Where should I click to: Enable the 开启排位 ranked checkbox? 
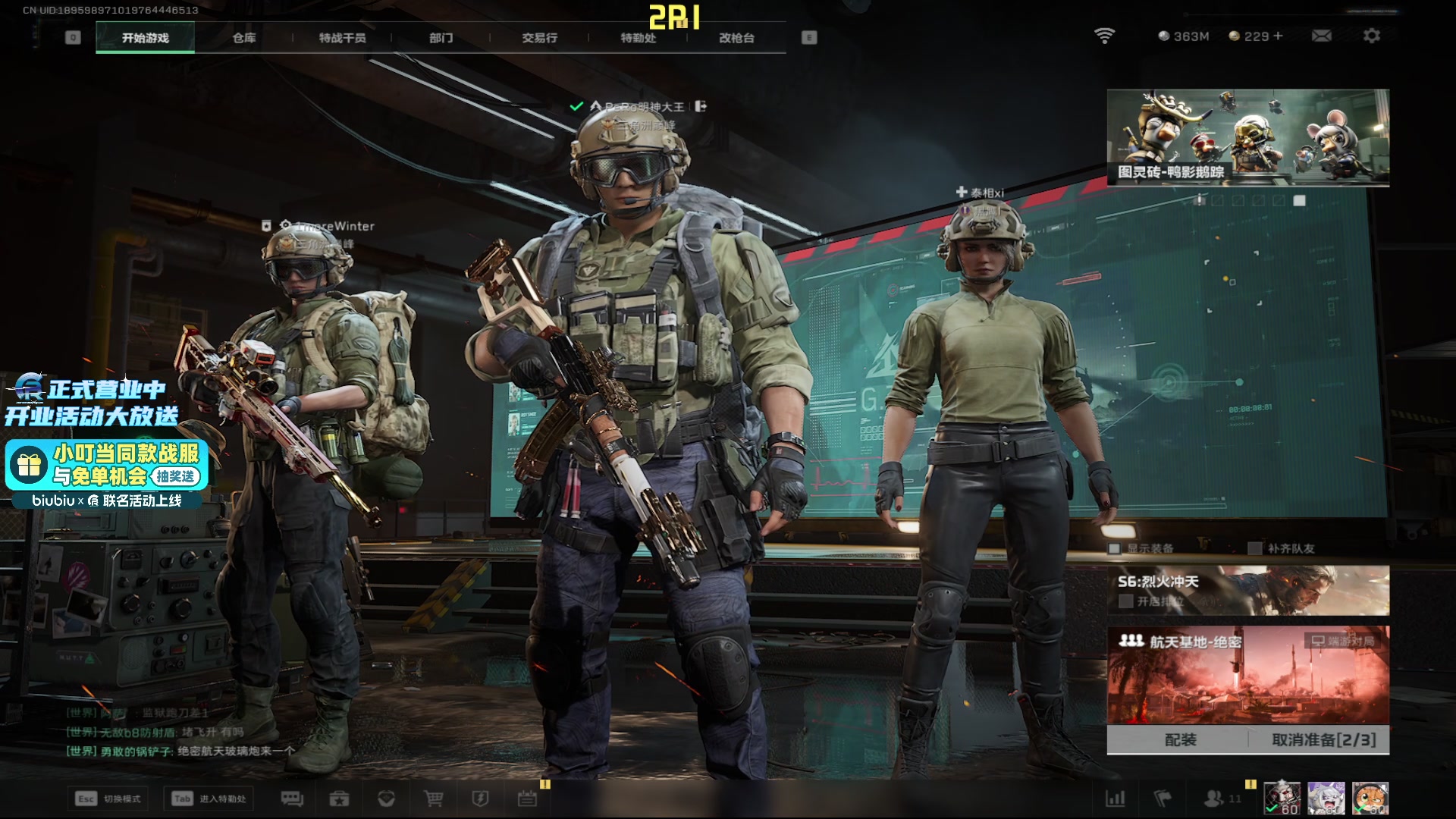(1126, 601)
